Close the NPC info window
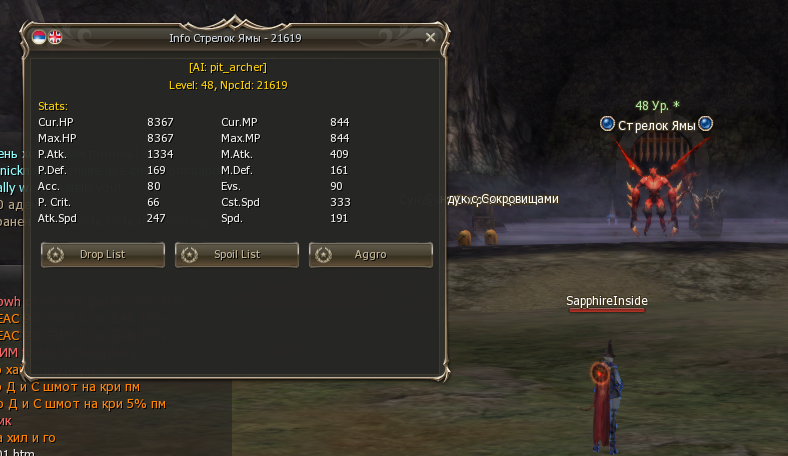Viewport: 788px width, 456px height. [x=430, y=37]
